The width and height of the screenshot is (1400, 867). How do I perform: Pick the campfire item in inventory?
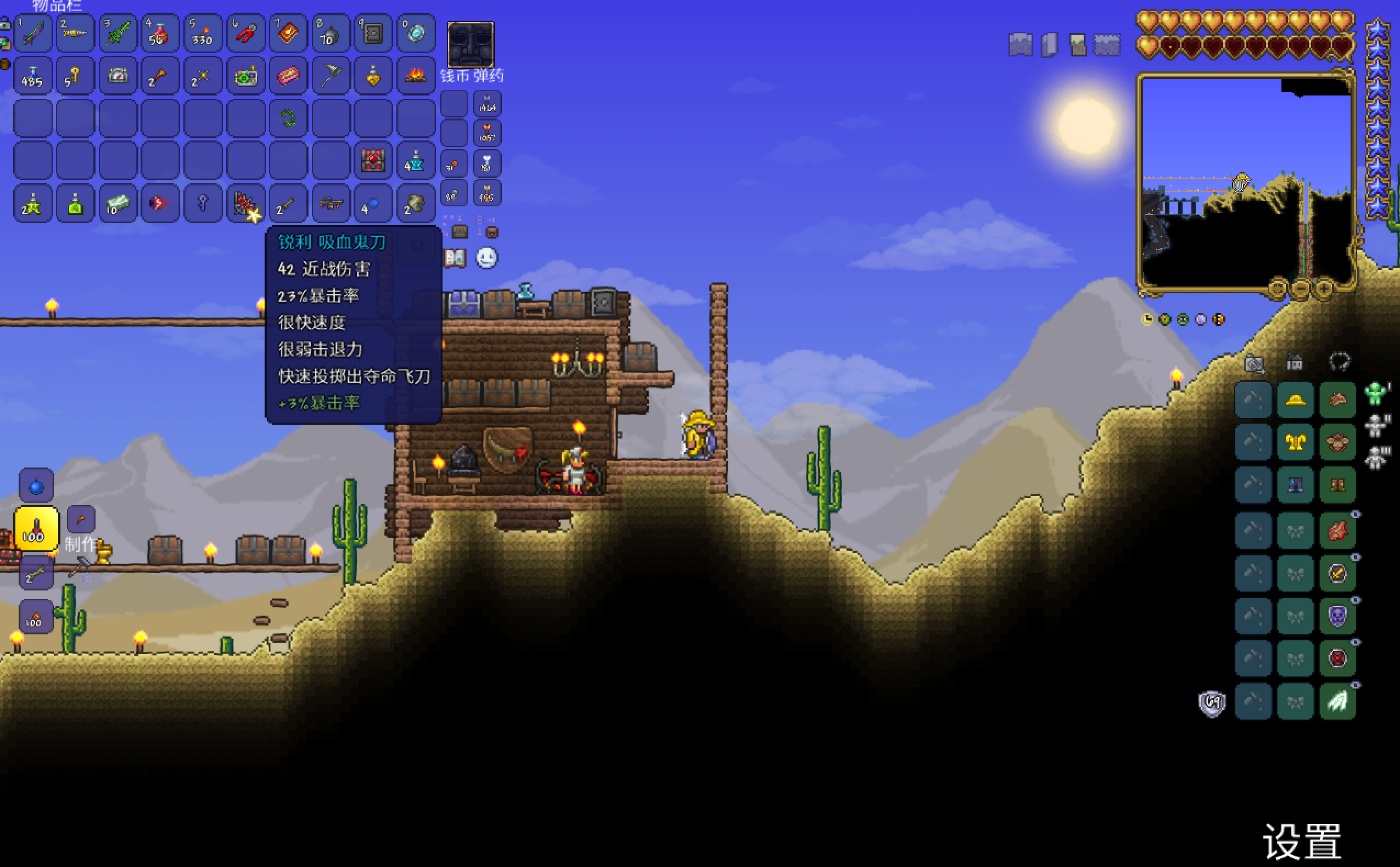(415, 76)
